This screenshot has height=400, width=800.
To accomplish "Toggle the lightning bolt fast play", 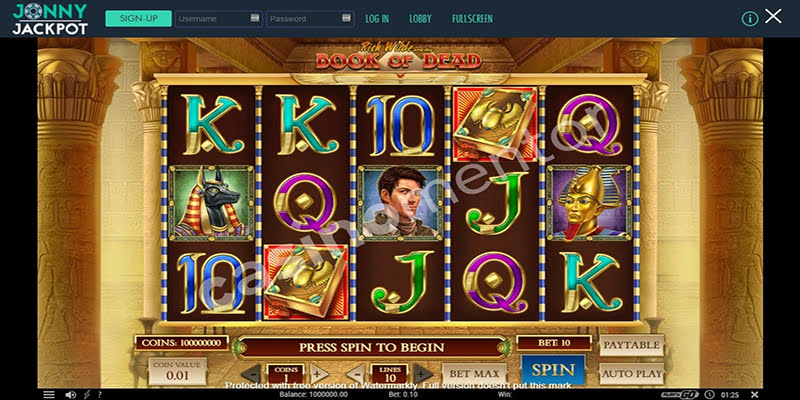I will tap(86, 394).
